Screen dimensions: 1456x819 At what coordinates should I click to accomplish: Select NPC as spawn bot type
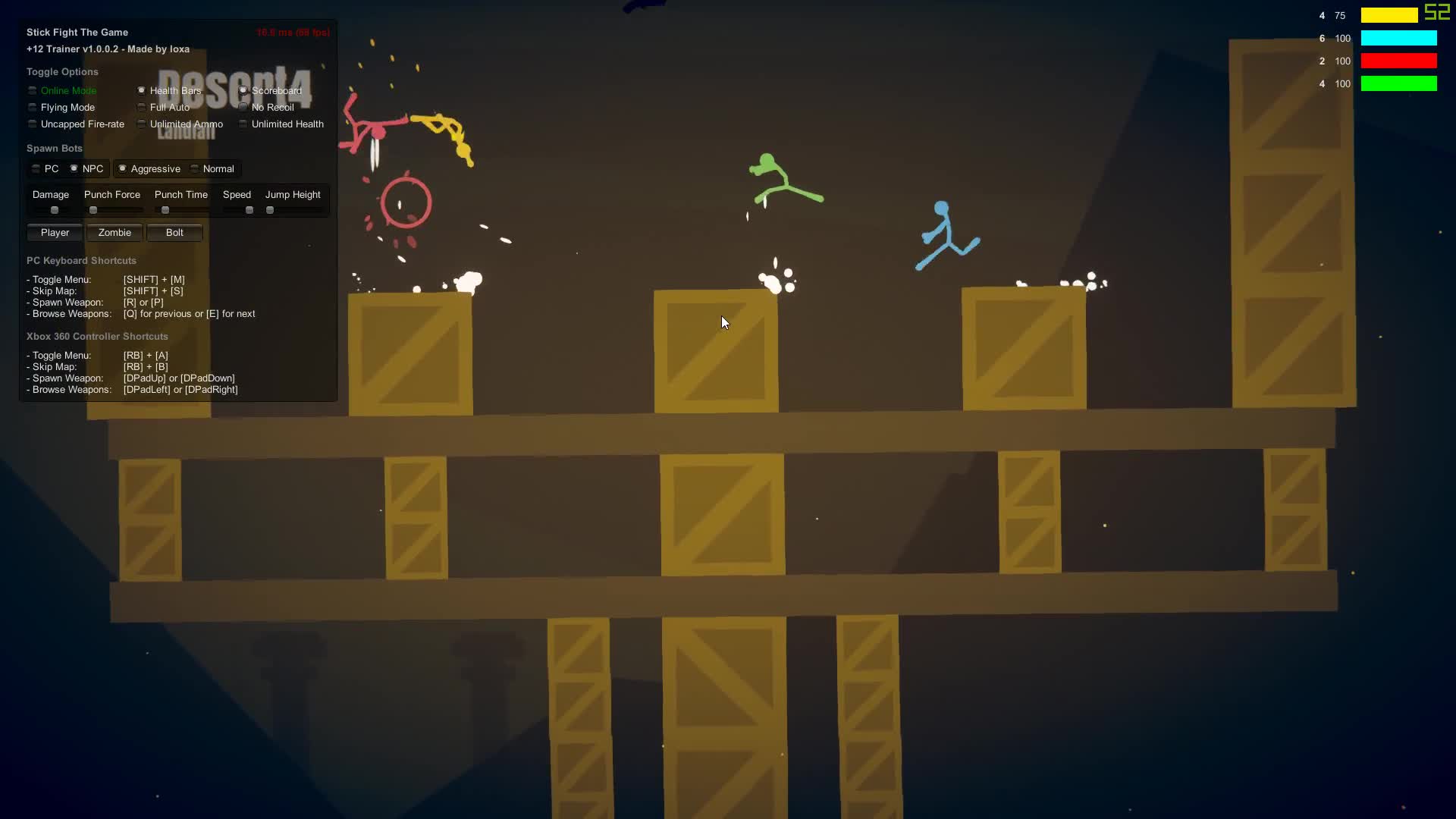click(x=73, y=168)
